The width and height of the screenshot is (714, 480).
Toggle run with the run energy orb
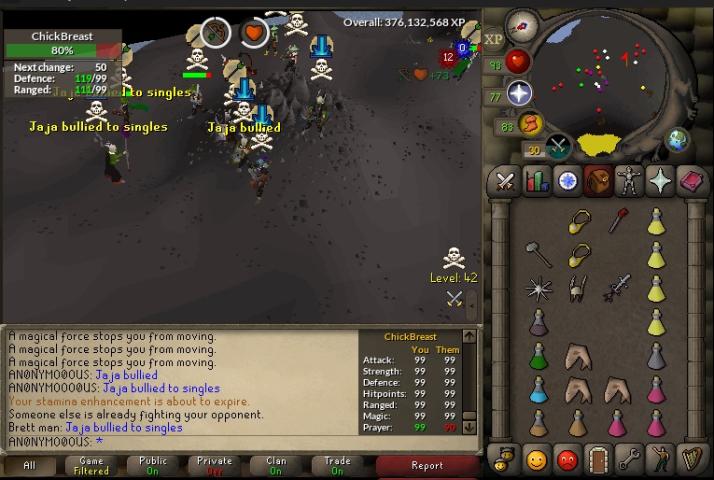[530, 124]
